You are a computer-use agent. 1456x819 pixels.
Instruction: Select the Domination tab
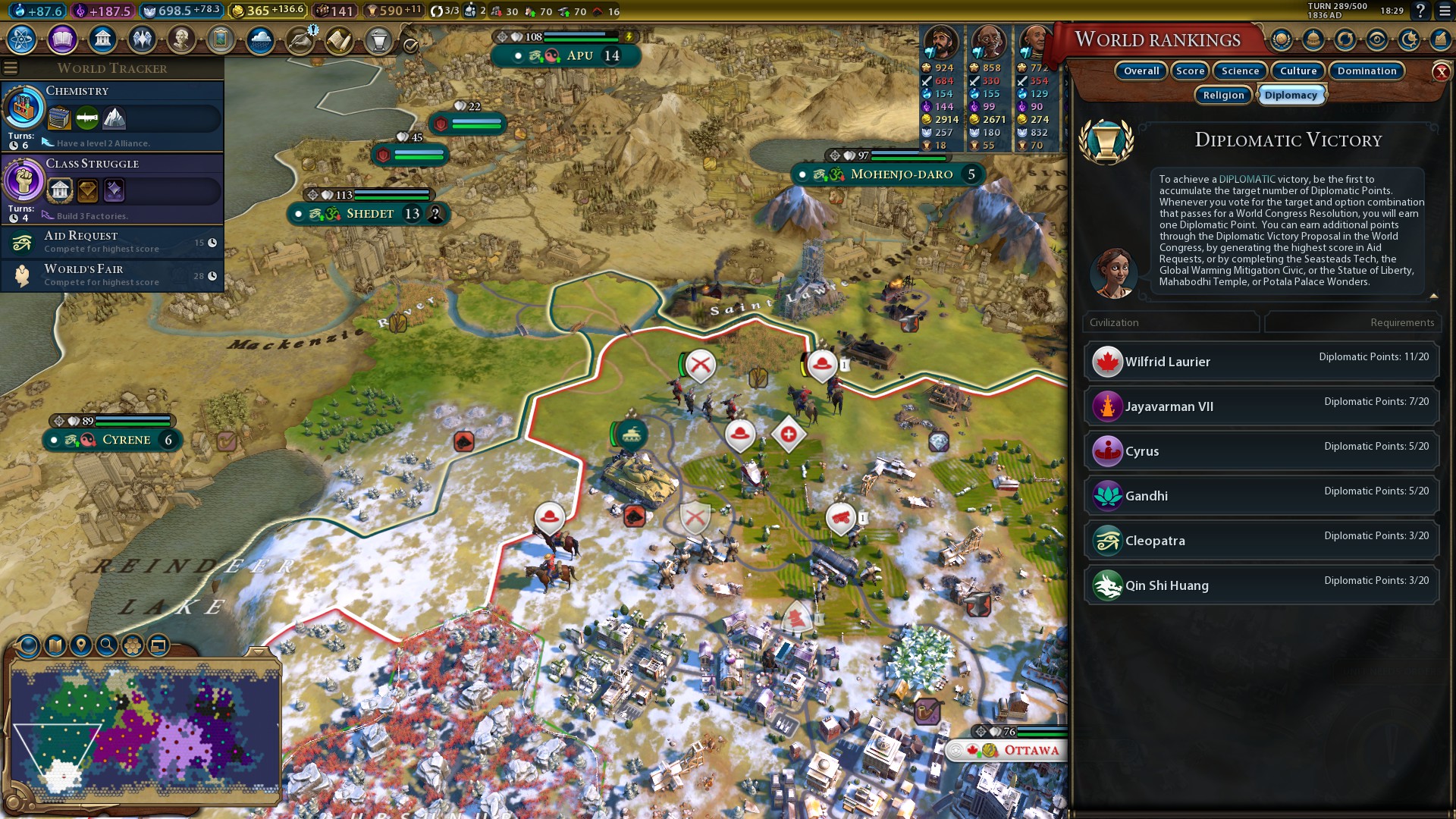pyautogui.click(x=1367, y=71)
